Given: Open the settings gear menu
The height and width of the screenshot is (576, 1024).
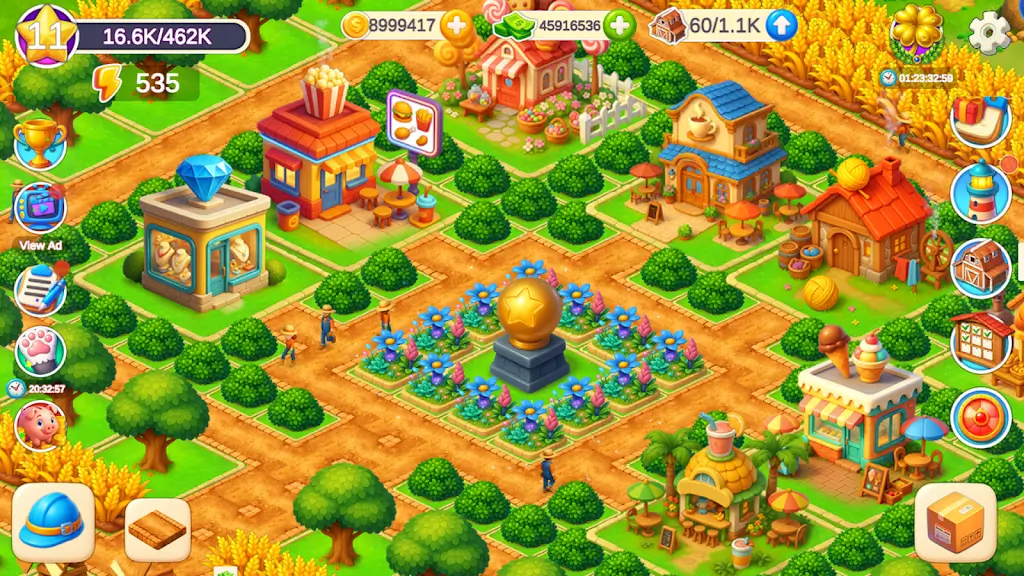Looking at the screenshot, I should [x=988, y=32].
